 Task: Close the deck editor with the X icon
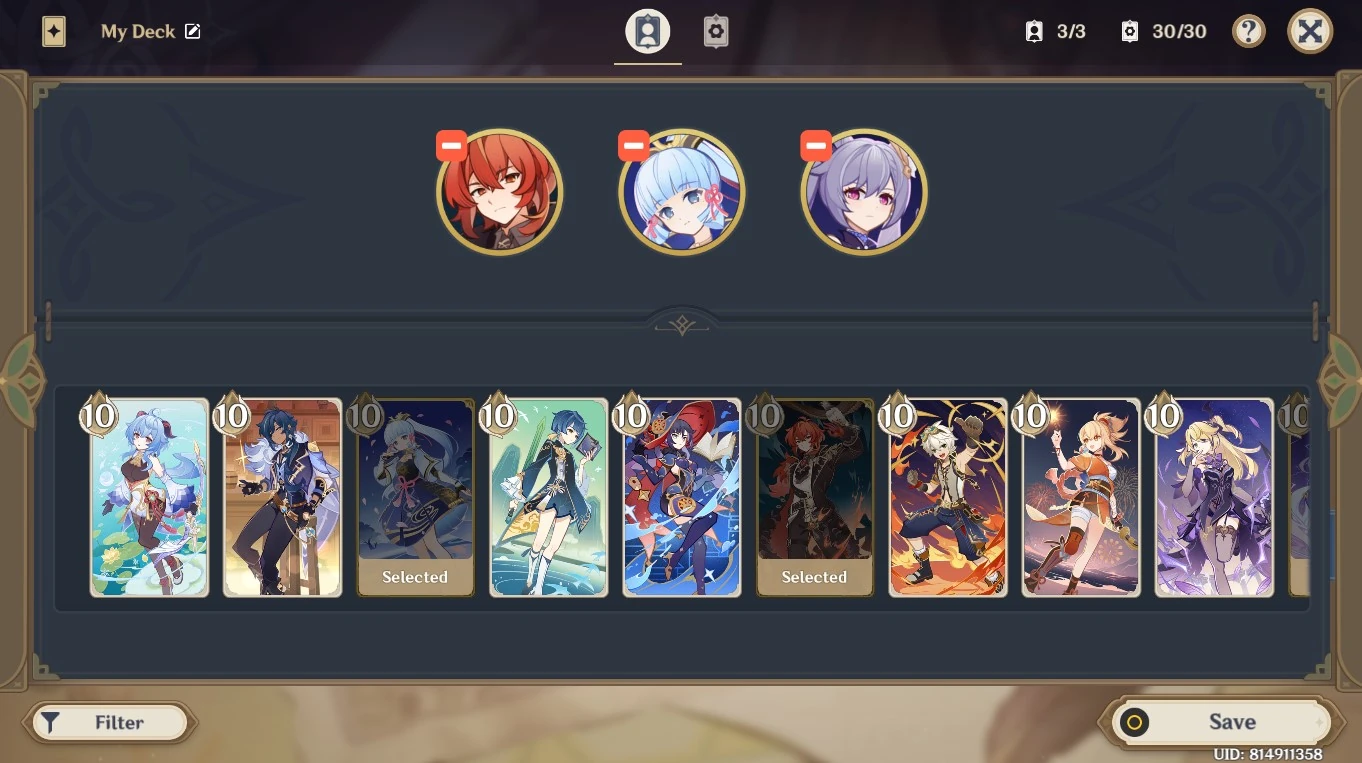click(1310, 31)
